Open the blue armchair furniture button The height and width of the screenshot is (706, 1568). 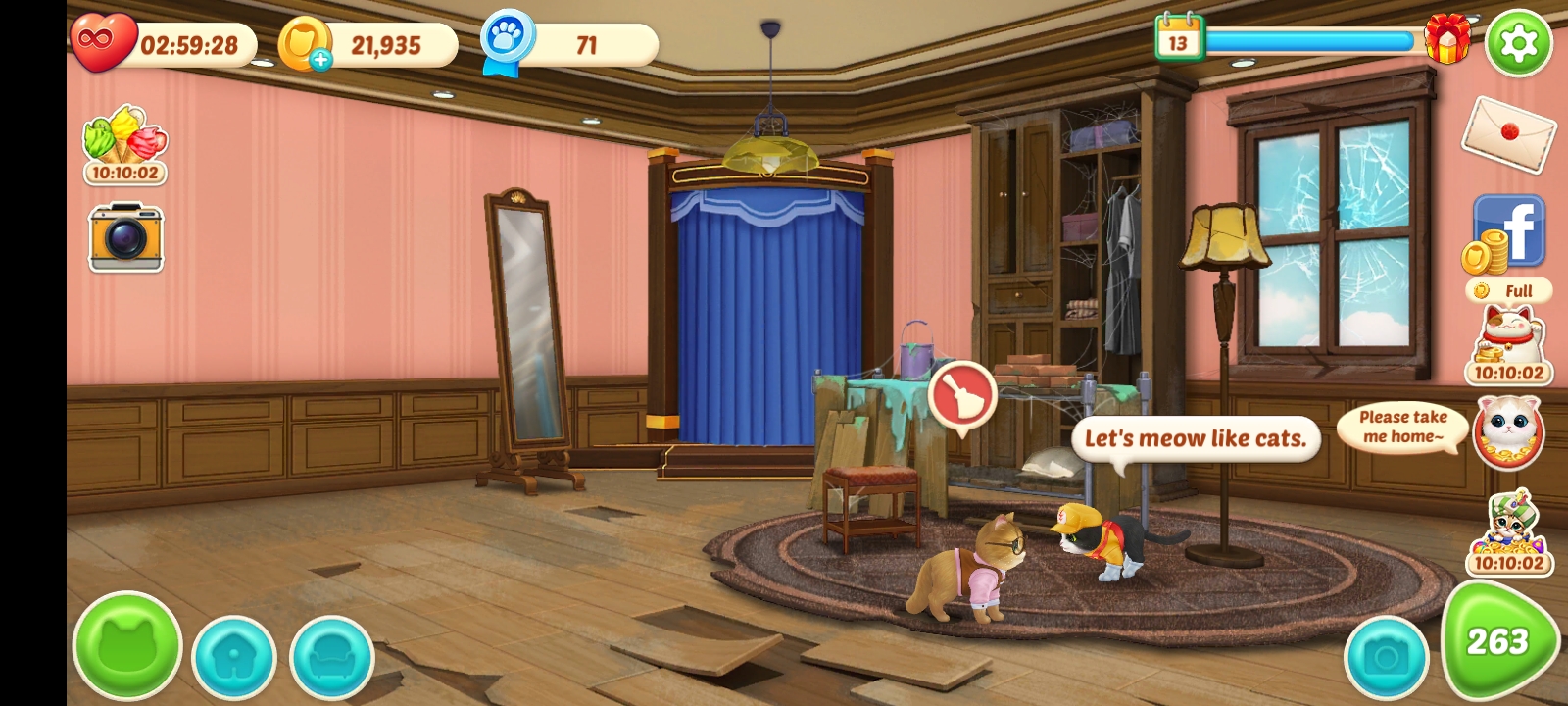tap(332, 657)
